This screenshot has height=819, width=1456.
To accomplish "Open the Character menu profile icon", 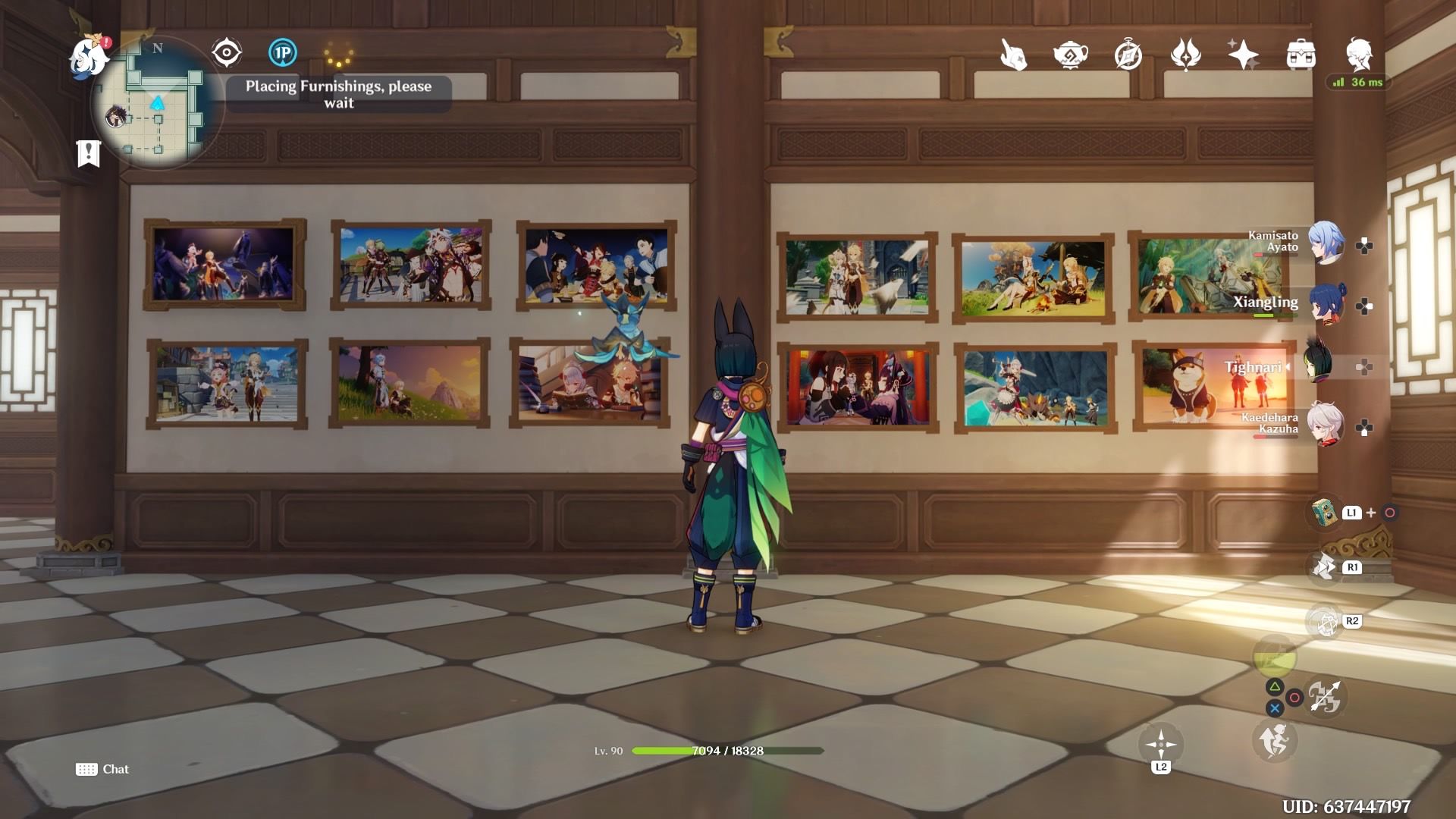I will (1360, 55).
